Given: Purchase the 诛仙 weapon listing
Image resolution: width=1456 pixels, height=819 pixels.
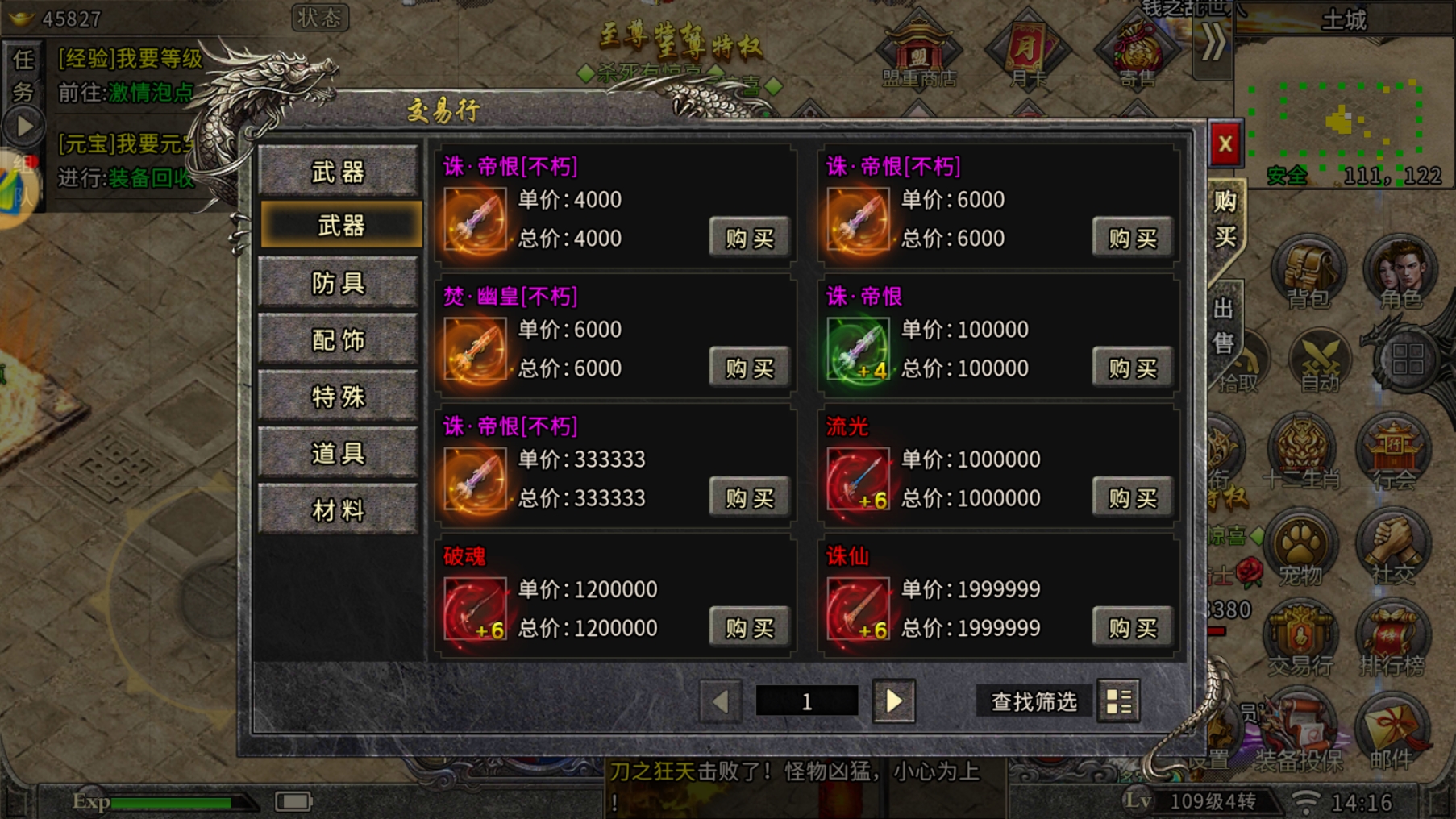Looking at the screenshot, I should [1132, 627].
